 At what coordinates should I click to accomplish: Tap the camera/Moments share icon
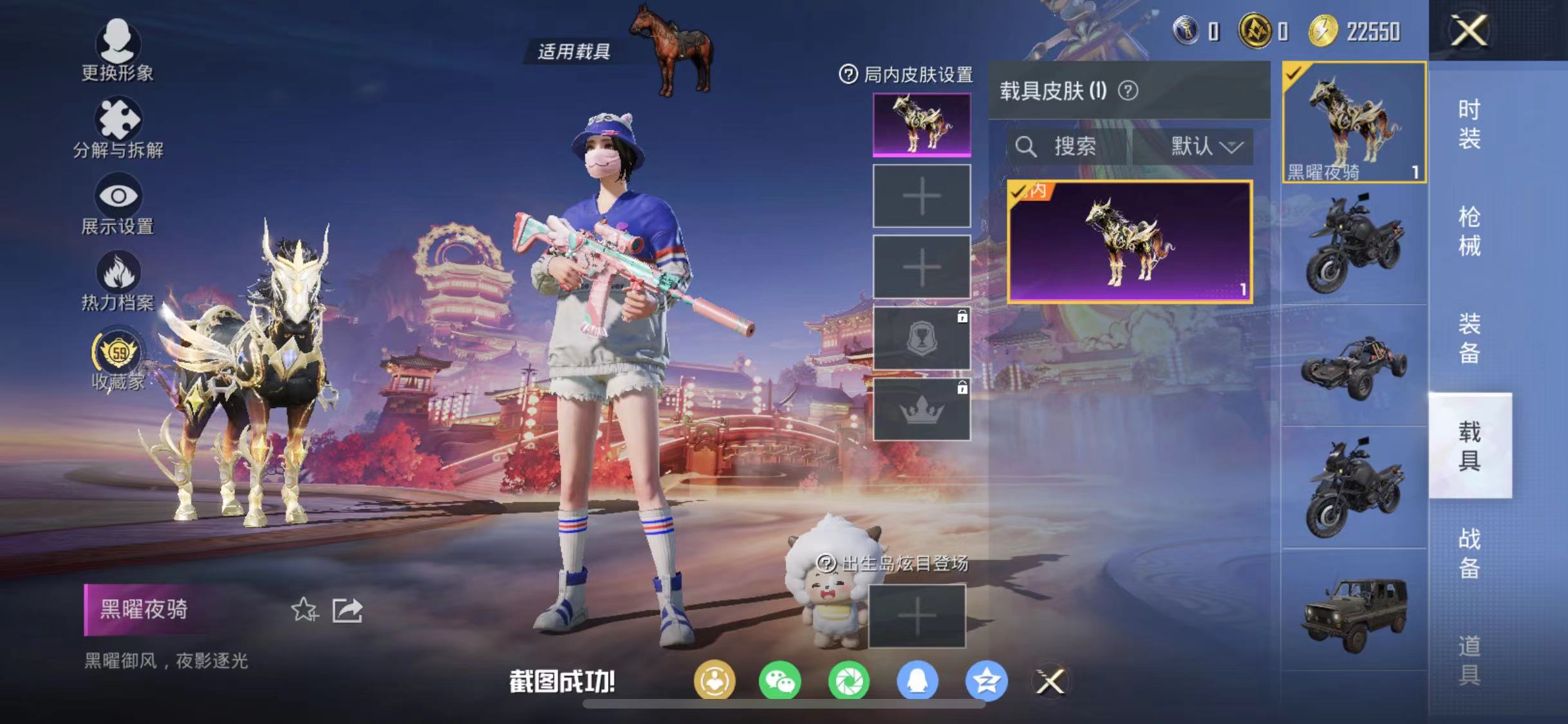tap(851, 681)
